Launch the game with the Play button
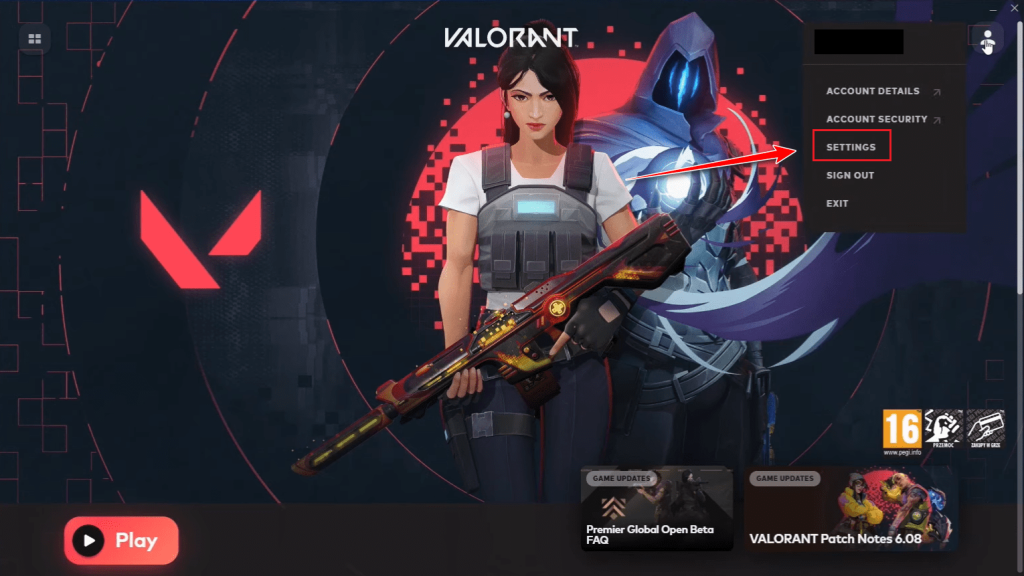 121,541
